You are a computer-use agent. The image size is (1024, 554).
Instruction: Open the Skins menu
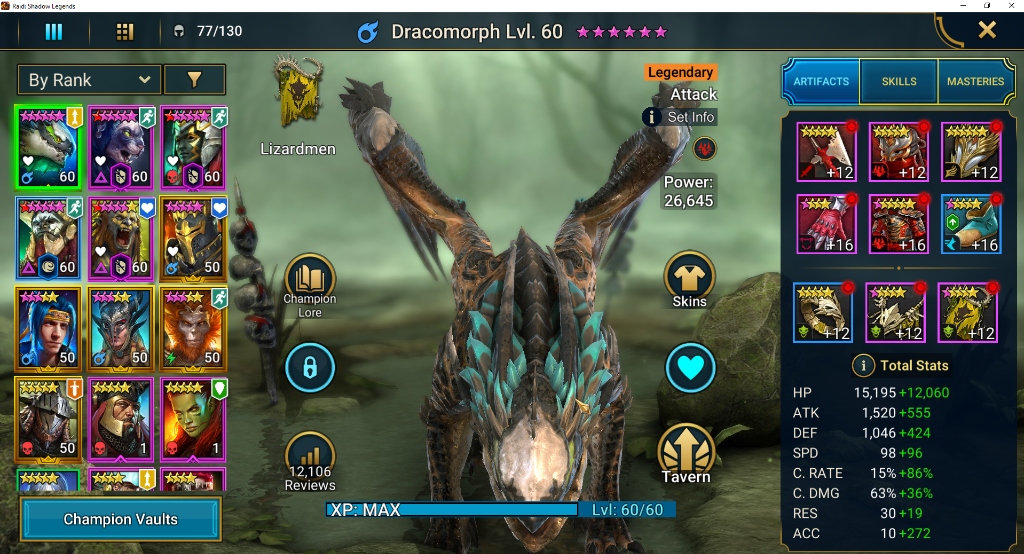pyautogui.click(x=689, y=279)
